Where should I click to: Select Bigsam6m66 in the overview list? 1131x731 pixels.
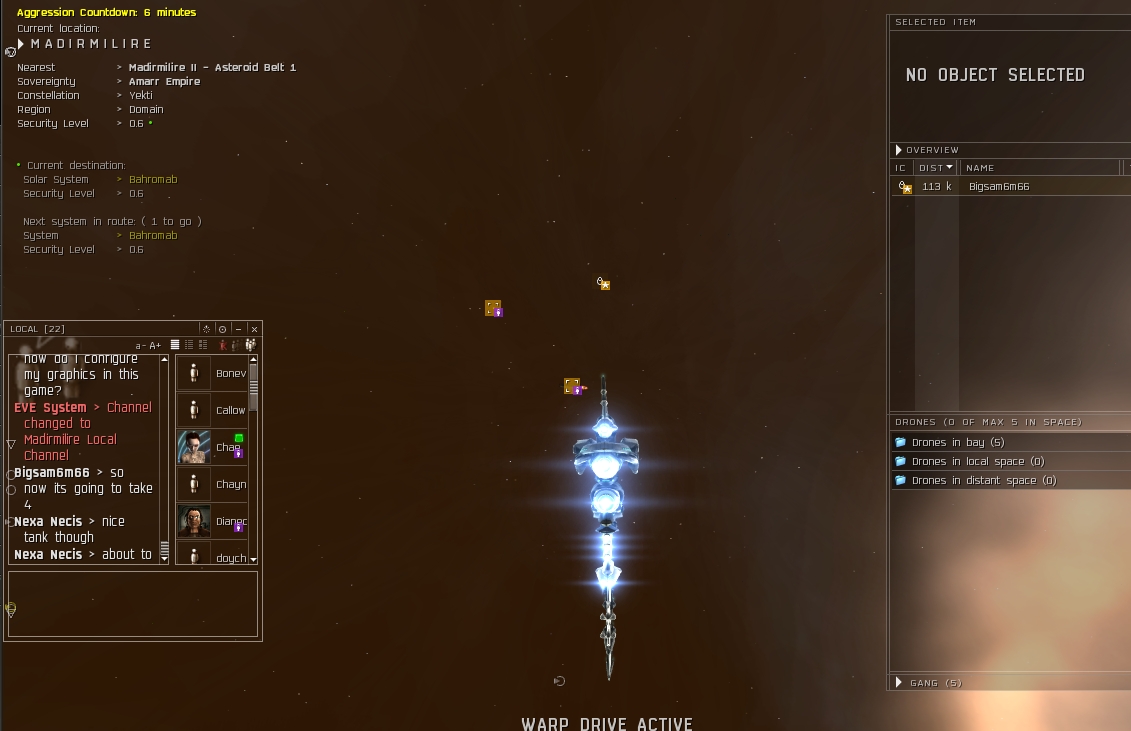(x=998, y=187)
